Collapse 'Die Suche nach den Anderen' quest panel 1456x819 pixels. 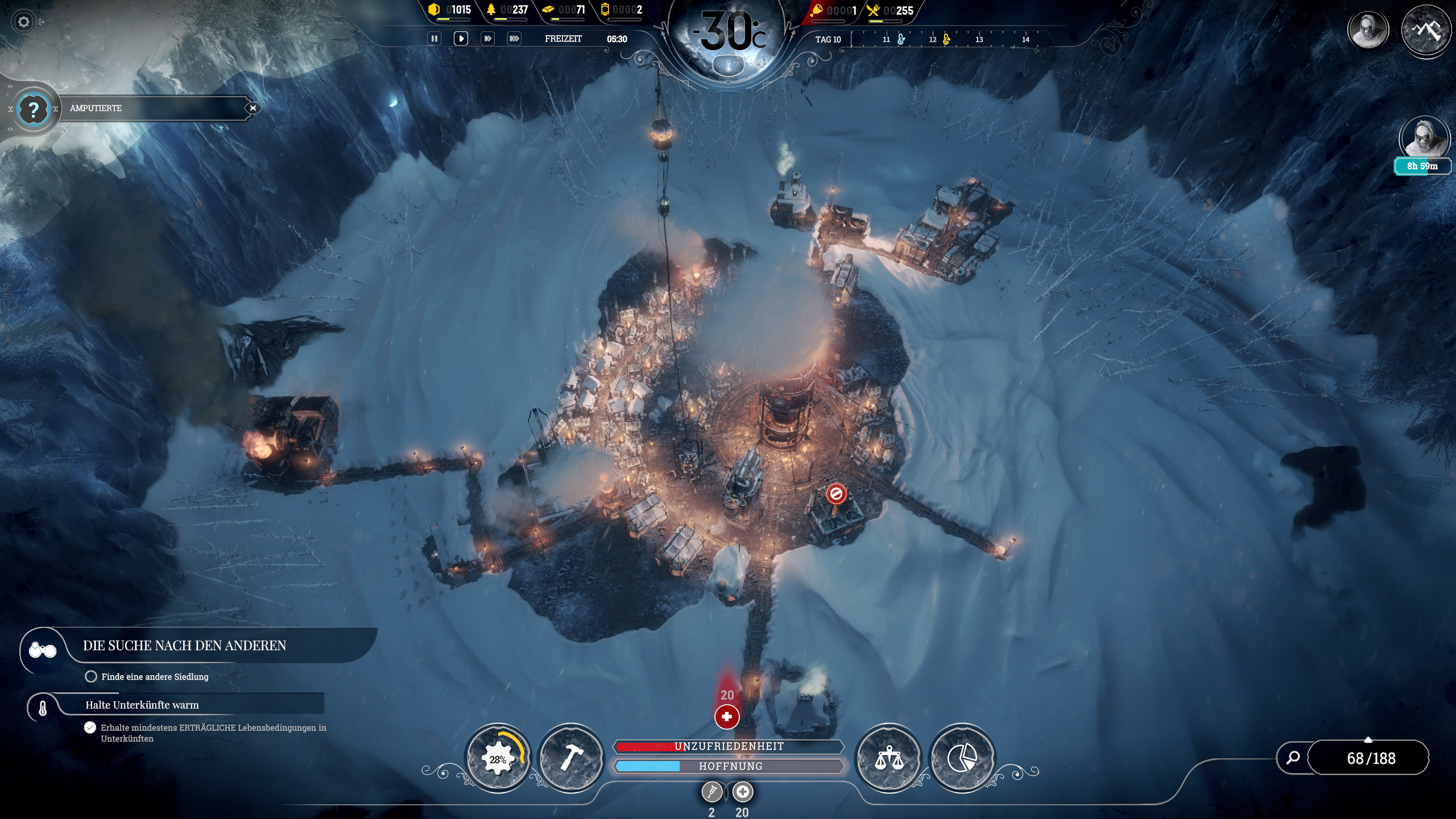tap(43, 649)
